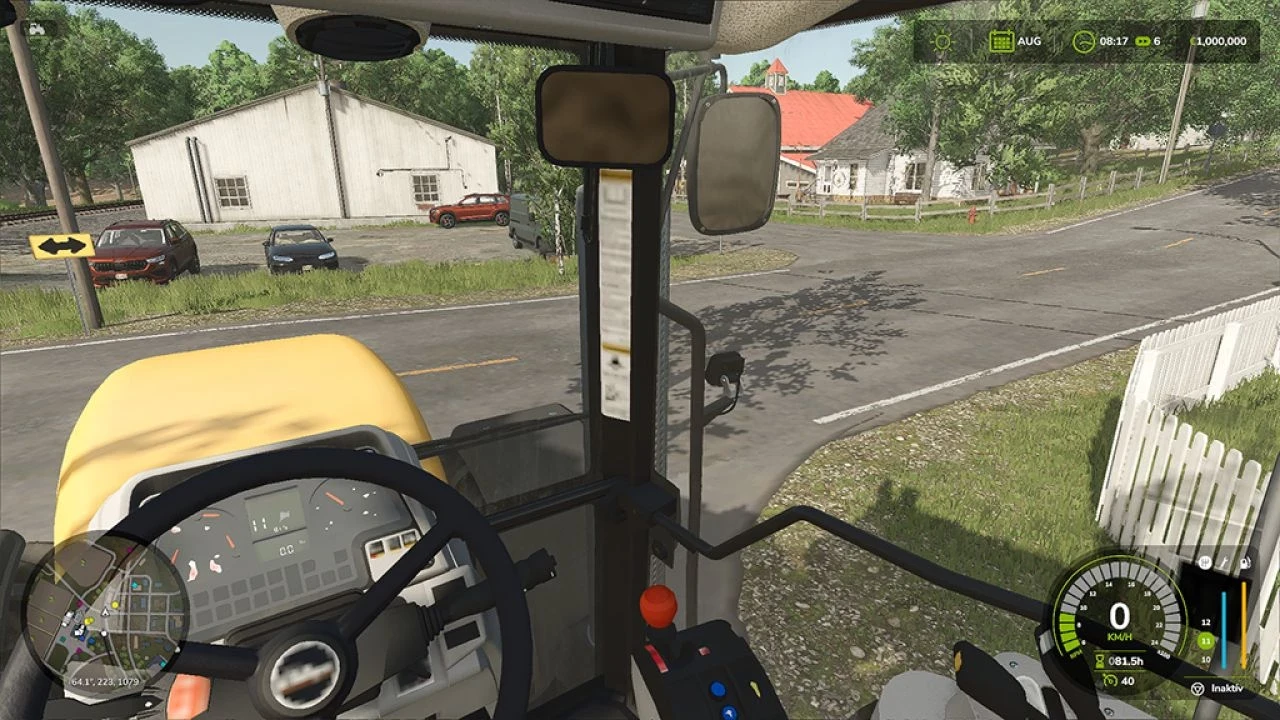
Task: Click the wrench repair icon above the speedometer
Action: (1223, 562)
